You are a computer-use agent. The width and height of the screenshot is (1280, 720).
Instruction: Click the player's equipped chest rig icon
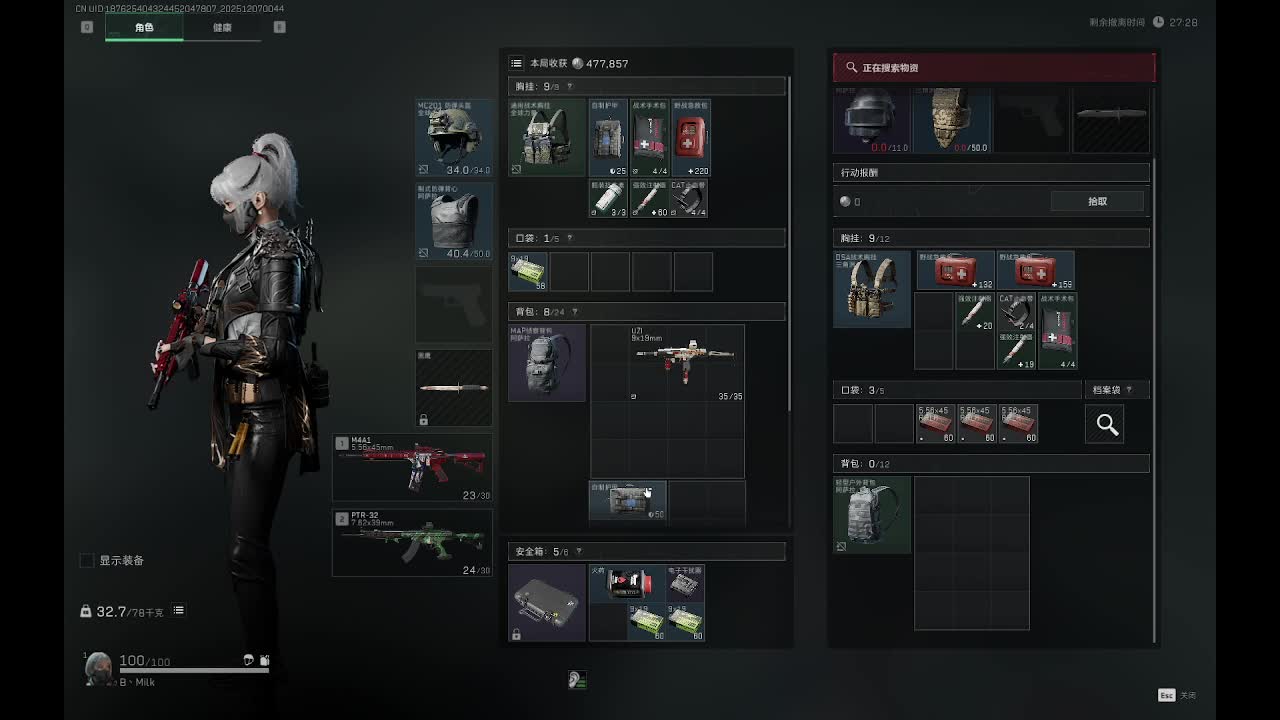click(547, 137)
